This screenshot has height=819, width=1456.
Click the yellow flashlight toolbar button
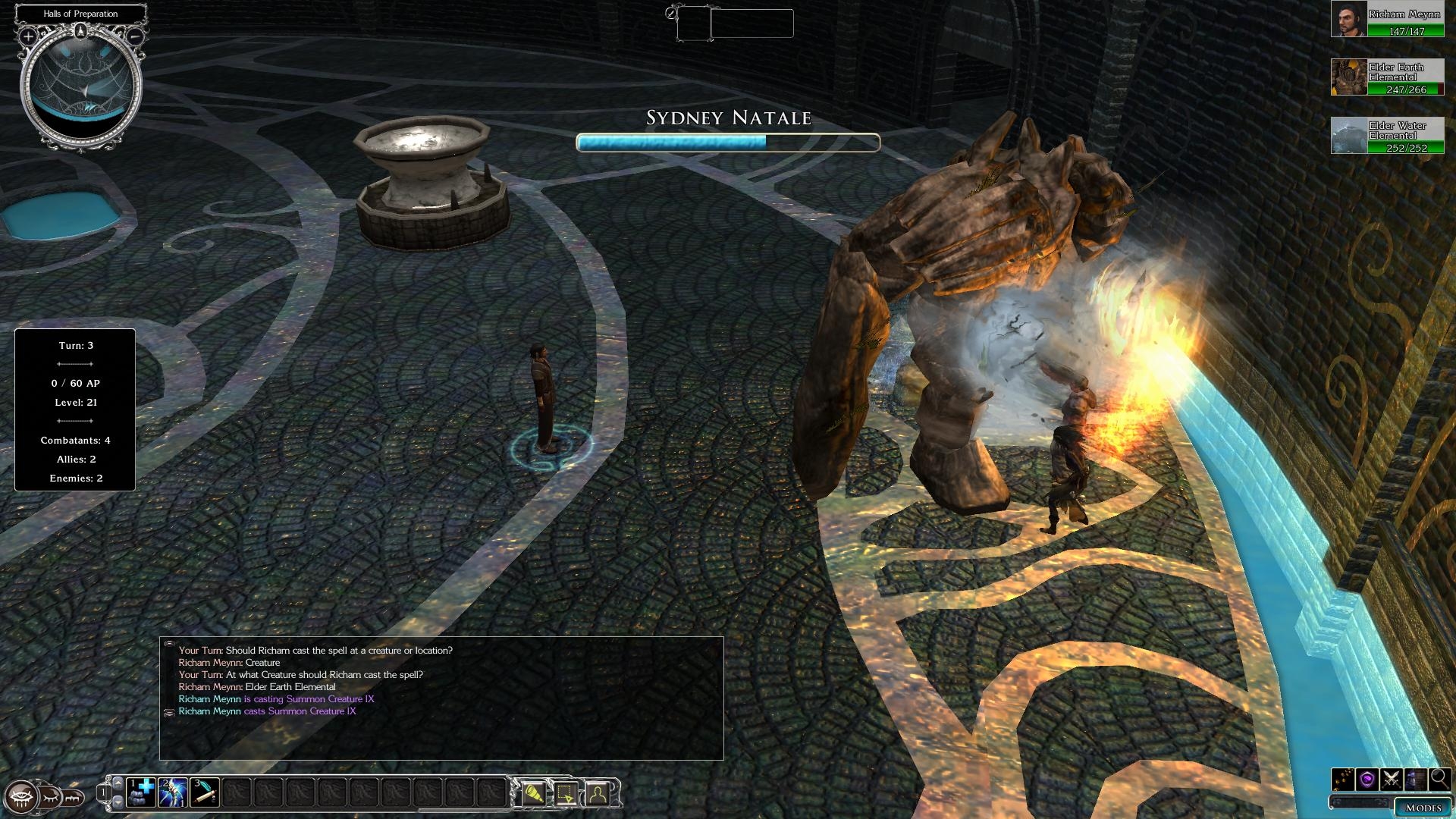534,793
